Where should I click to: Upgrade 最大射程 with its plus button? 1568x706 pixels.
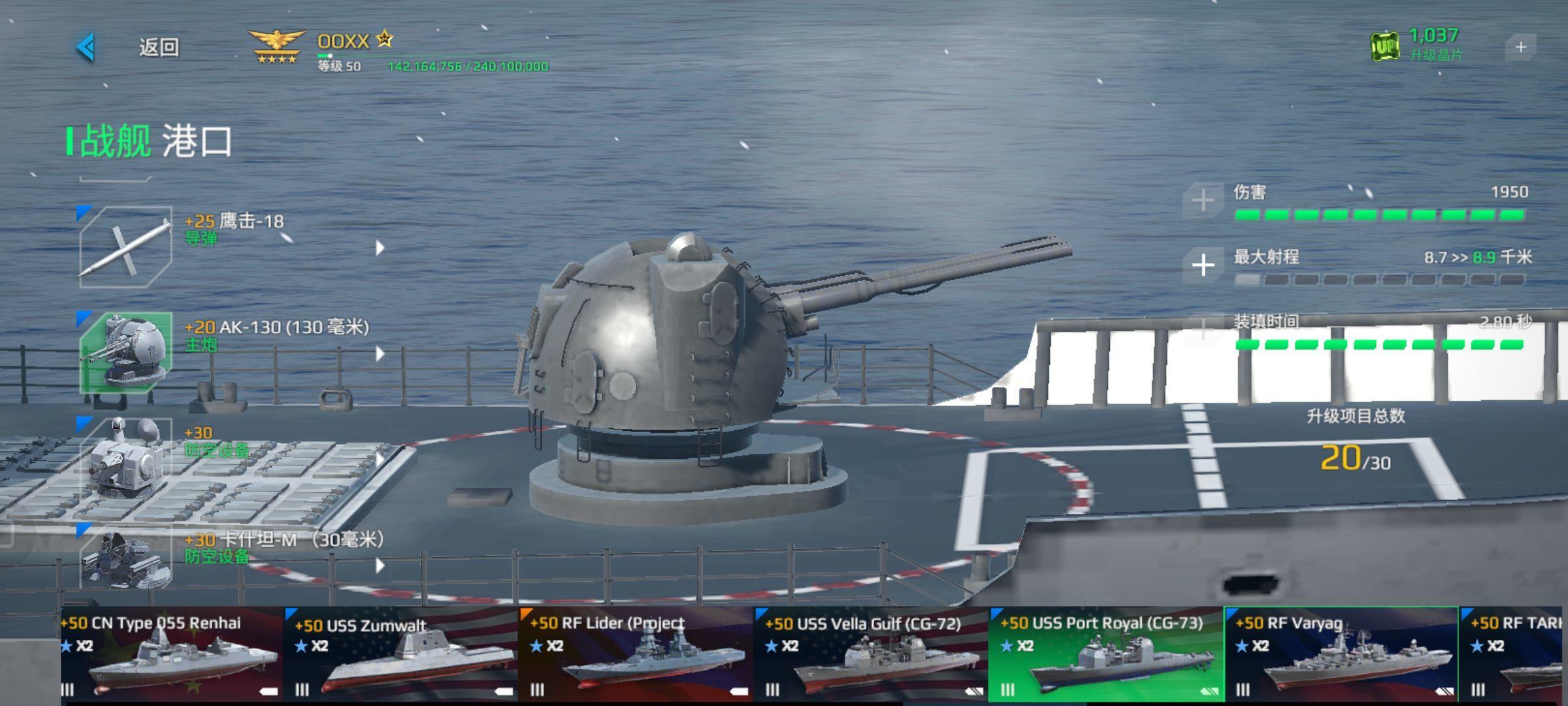(x=1203, y=265)
